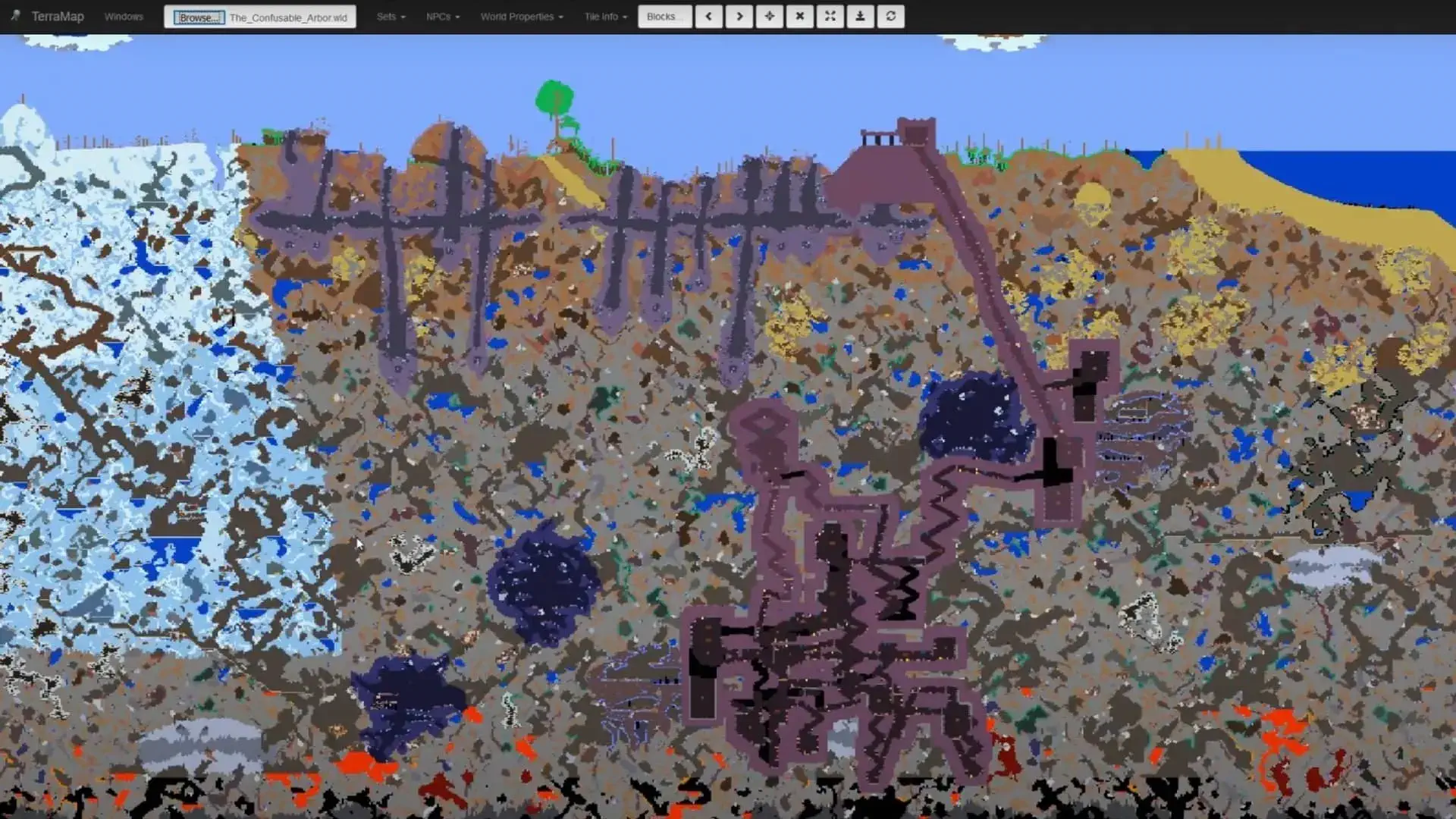The height and width of the screenshot is (819, 1456).
Task: Select the next block navigation arrow
Action: tap(739, 16)
